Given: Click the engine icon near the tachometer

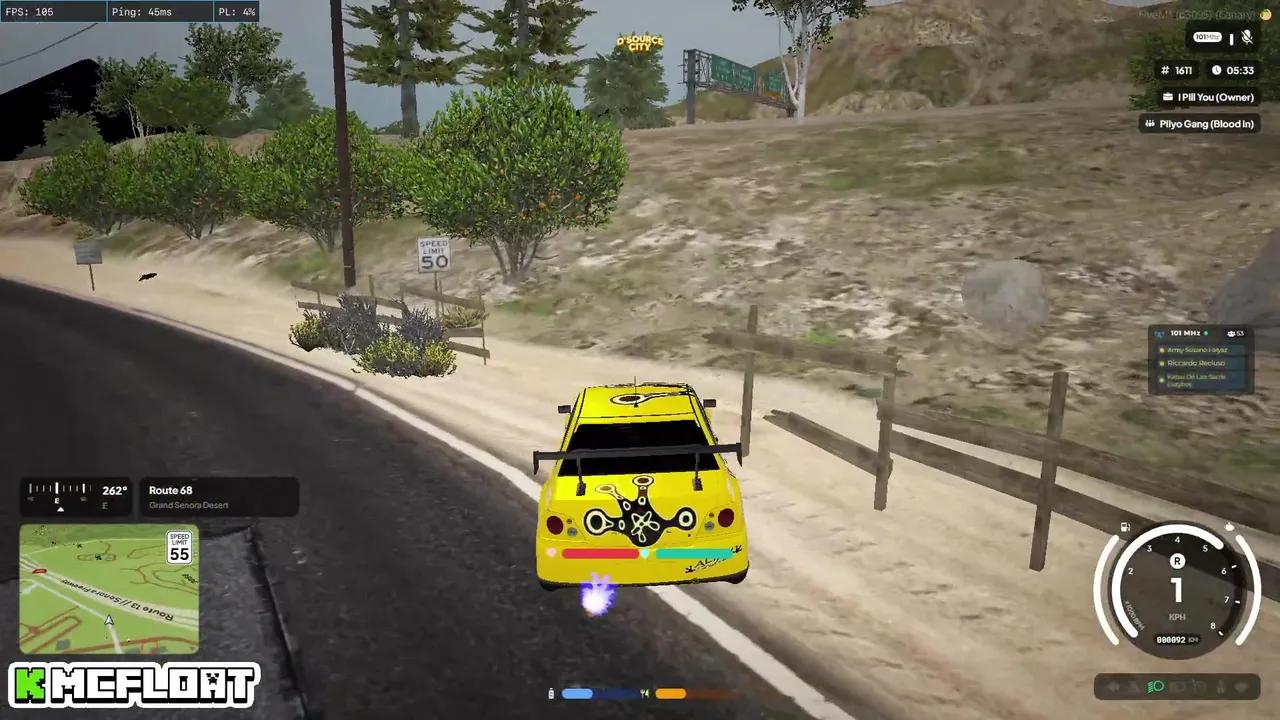Looking at the screenshot, I should pos(1229,526).
